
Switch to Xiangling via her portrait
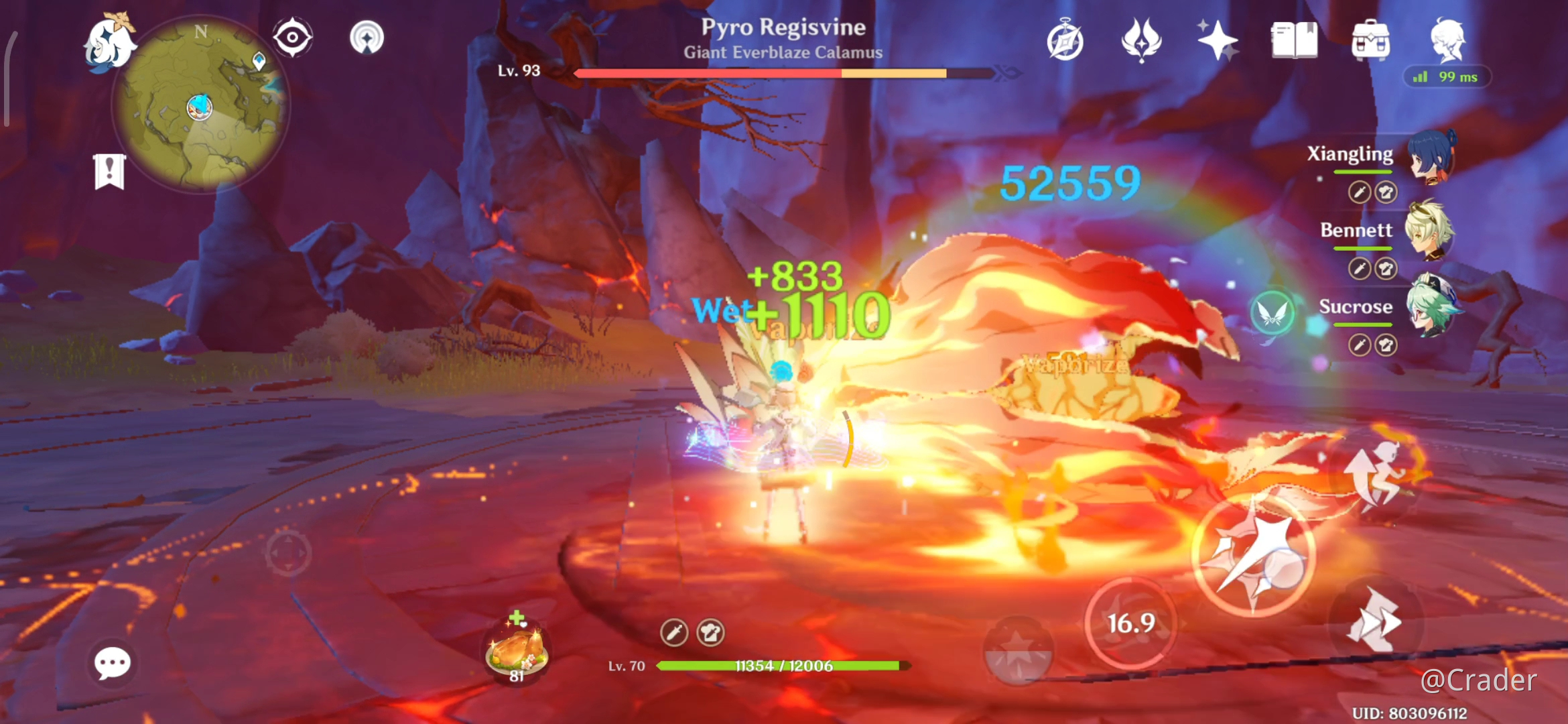1431,158
